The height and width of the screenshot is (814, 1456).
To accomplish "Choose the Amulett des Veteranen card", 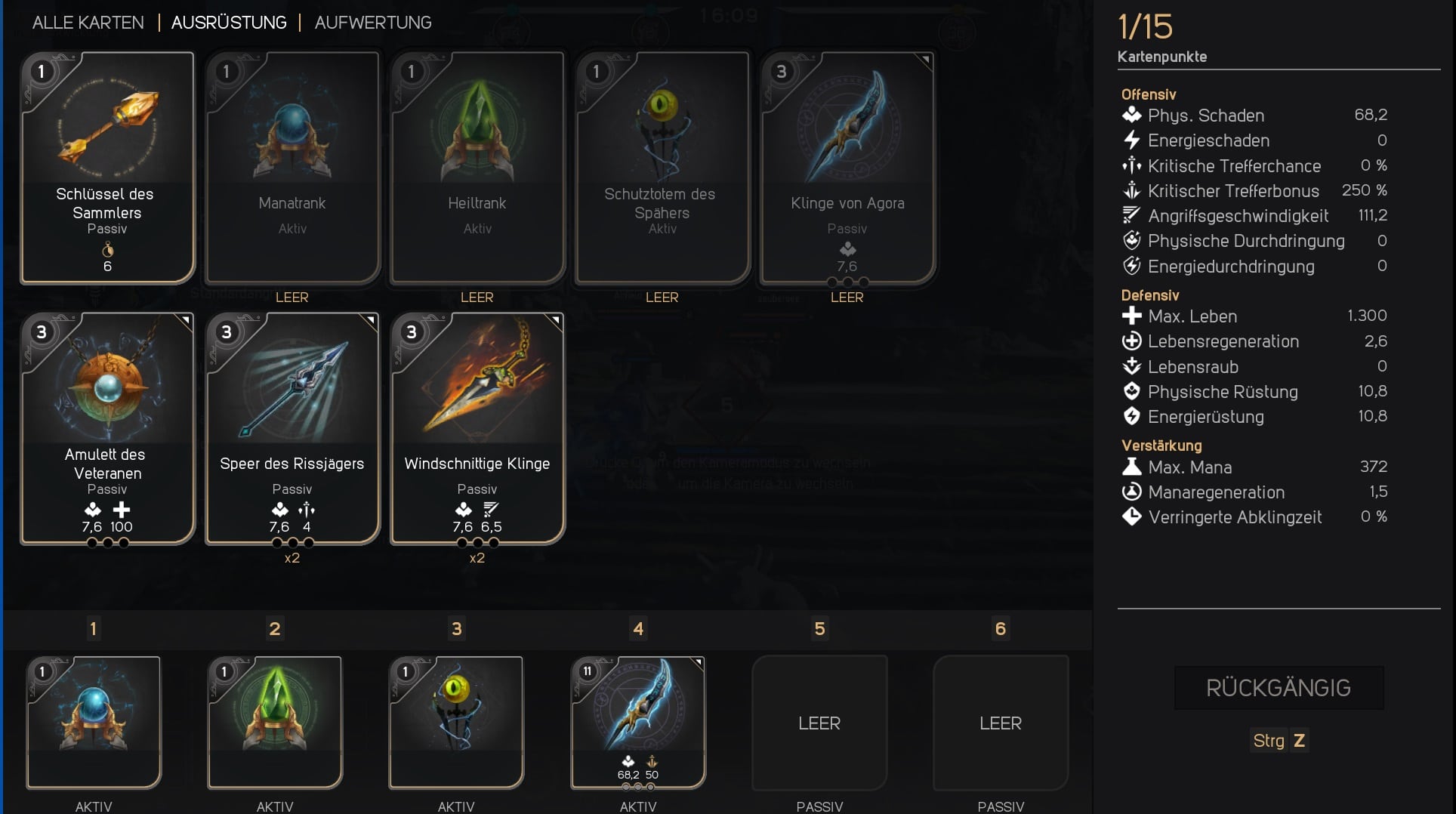I will click(107, 428).
